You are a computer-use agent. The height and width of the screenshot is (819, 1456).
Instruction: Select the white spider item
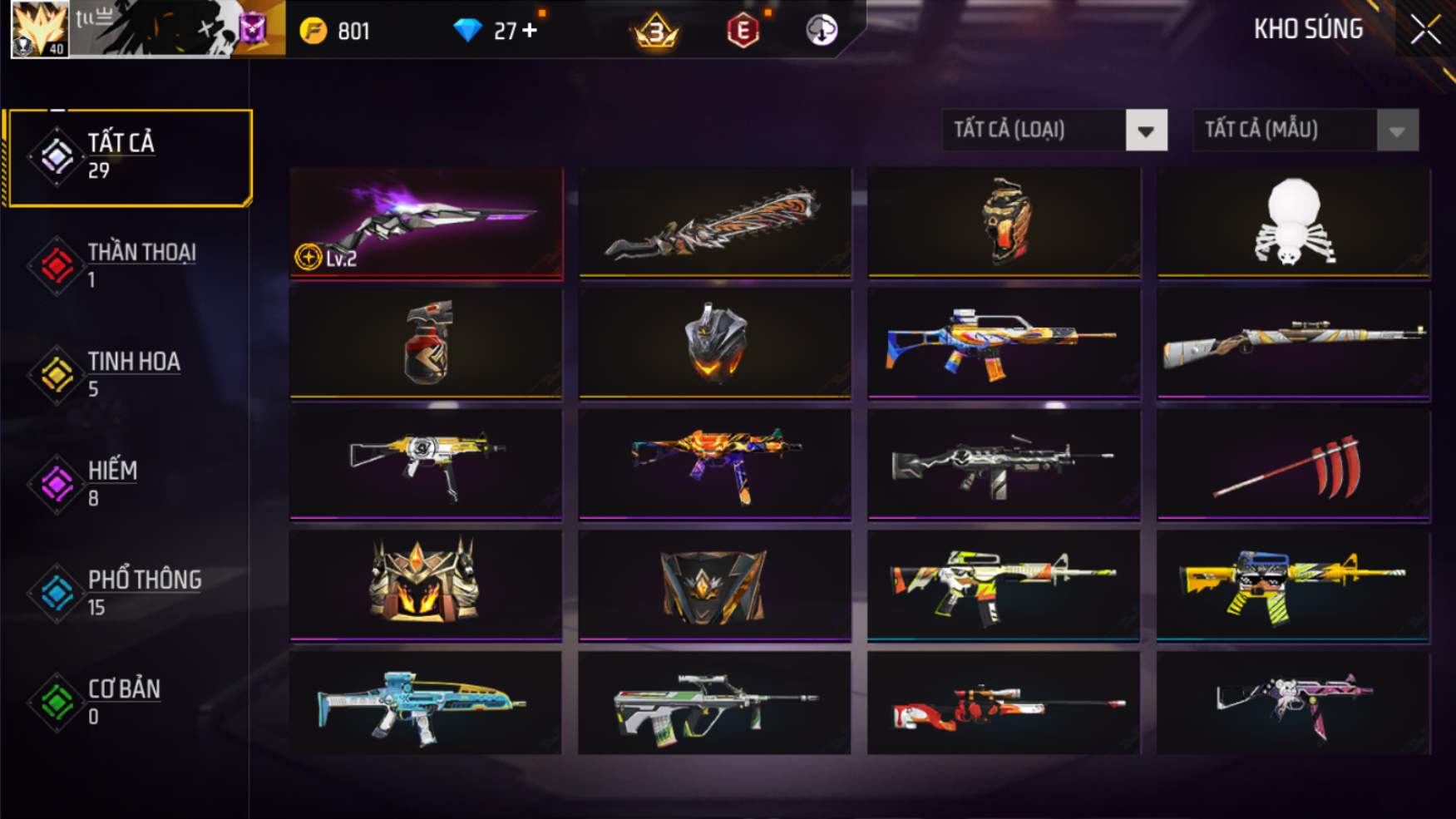tap(1293, 221)
